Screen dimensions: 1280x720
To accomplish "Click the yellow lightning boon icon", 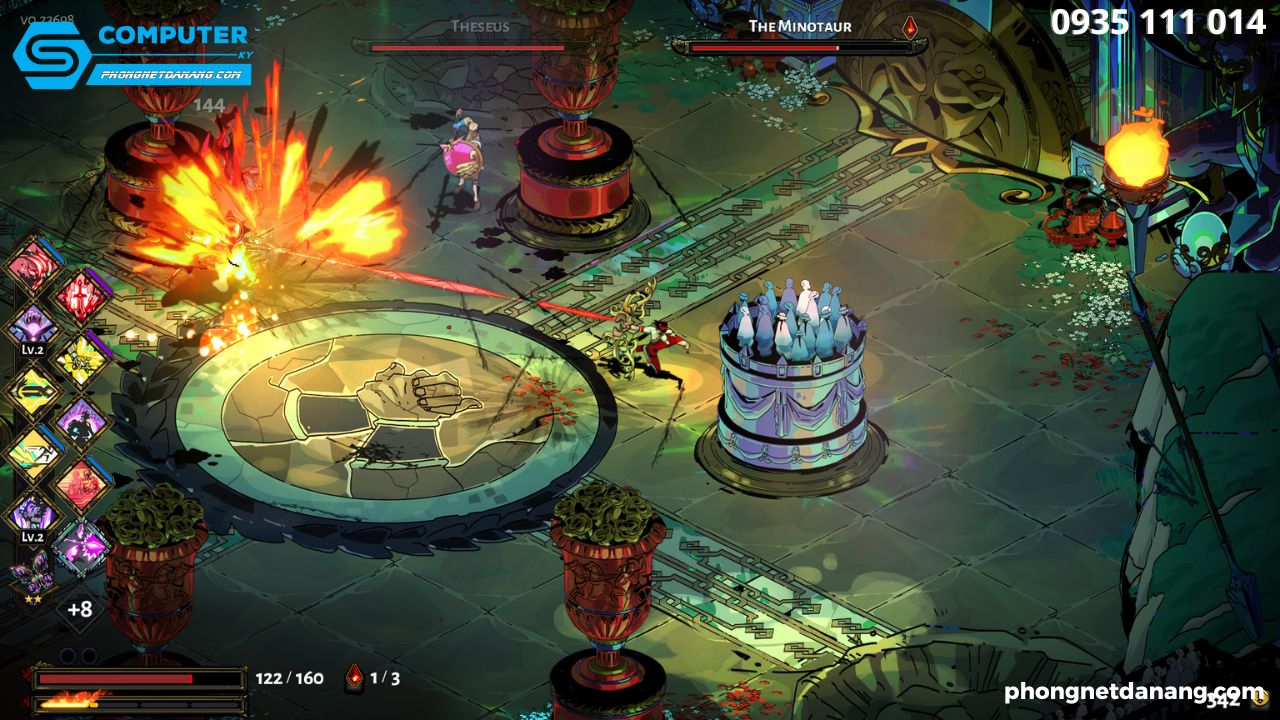I will [x=81, y=359].
